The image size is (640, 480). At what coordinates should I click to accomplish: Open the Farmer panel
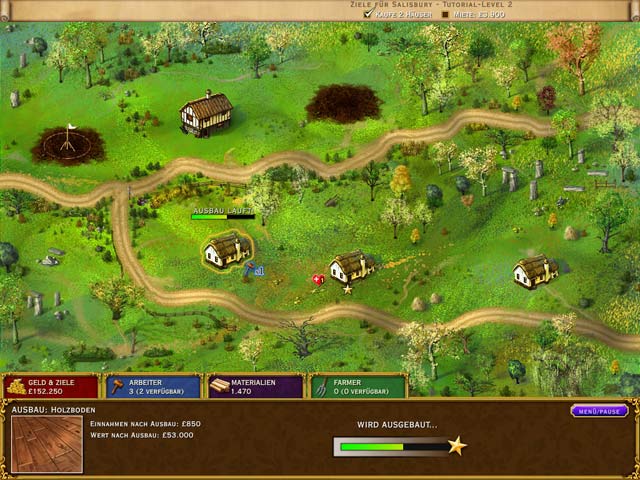(357, 386)
